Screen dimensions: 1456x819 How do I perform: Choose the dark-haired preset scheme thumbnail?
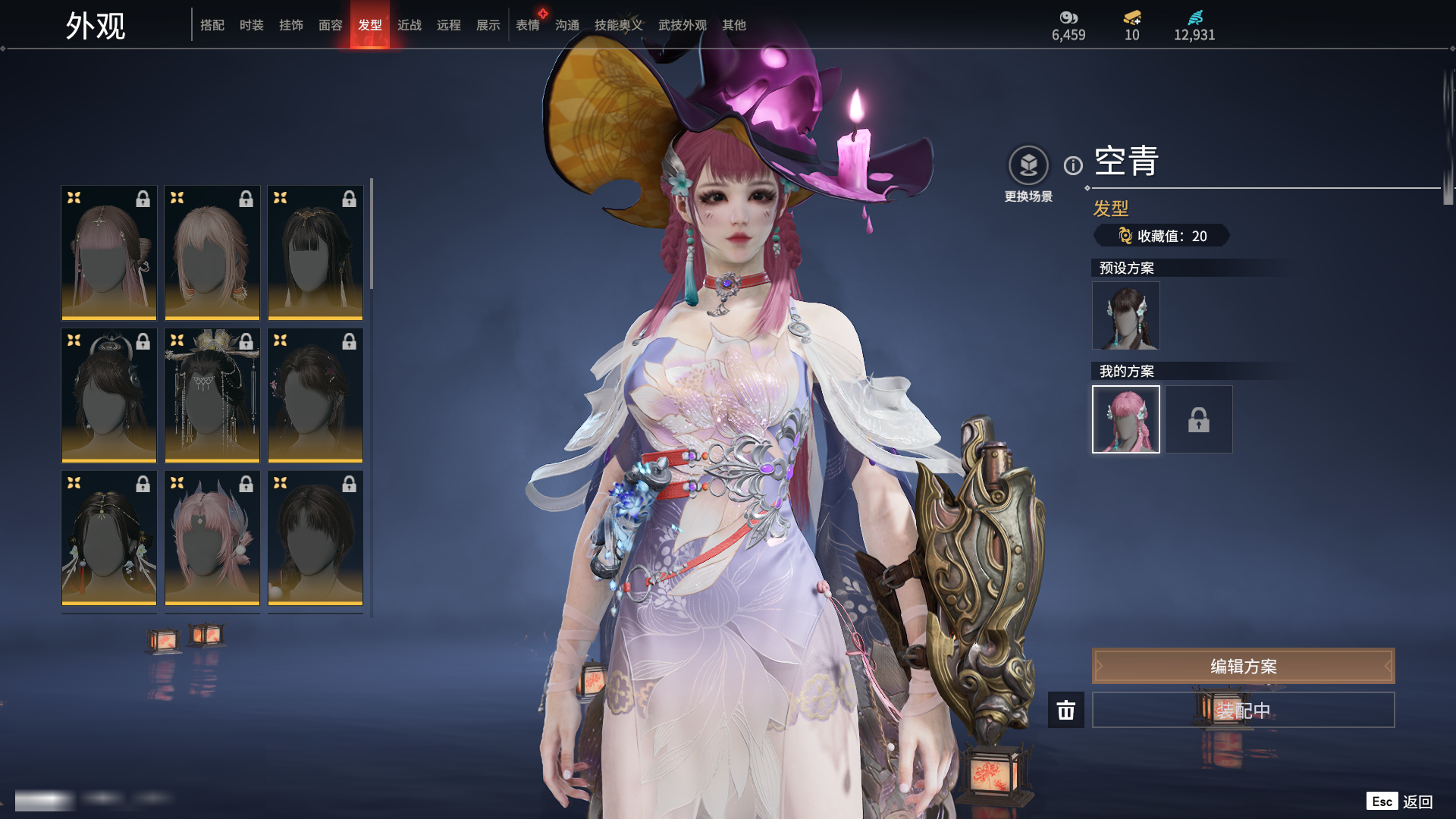tap(1125, 315)
